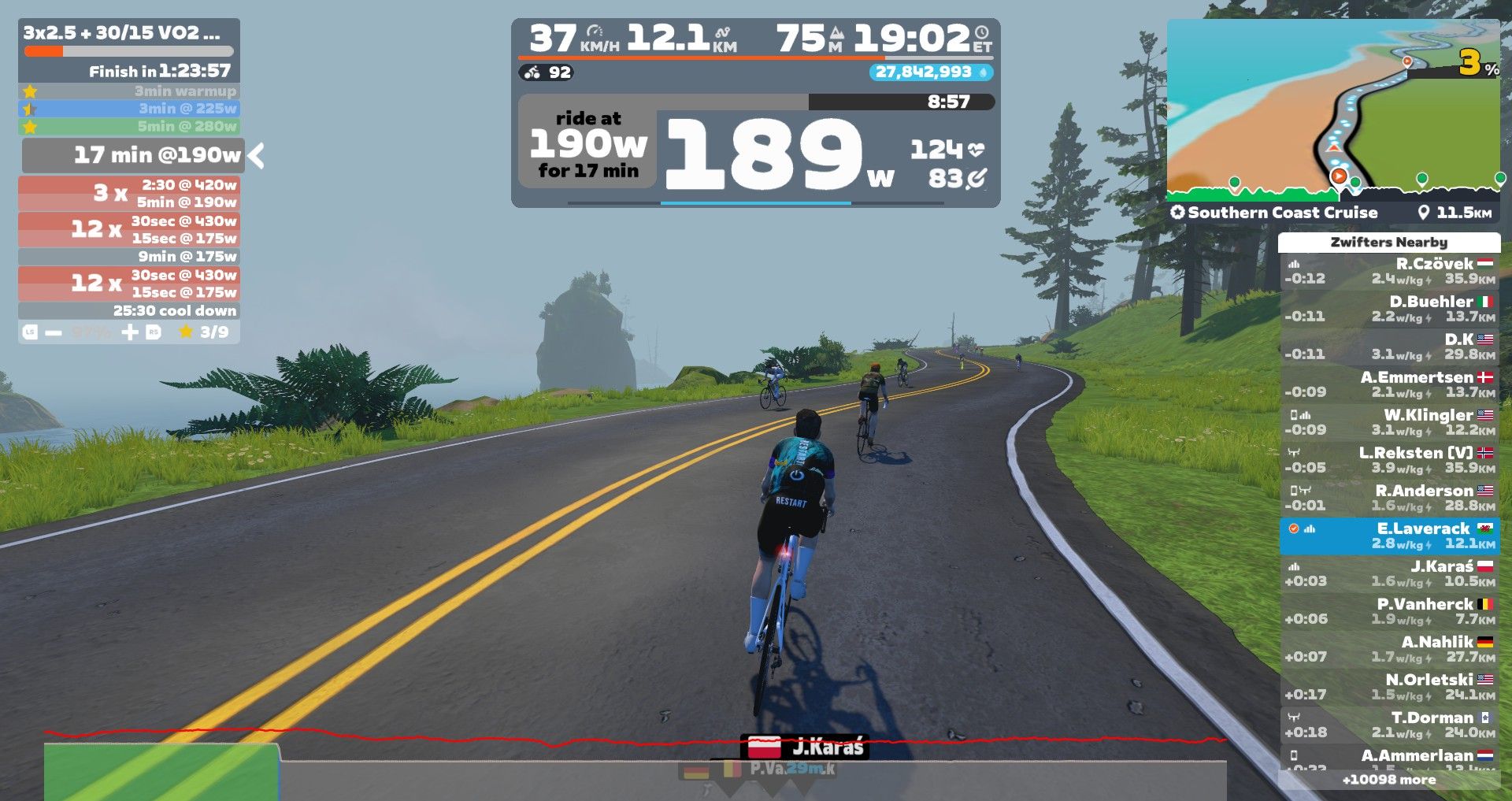Select D.Buehler in the nearby riders list
1512x801 pixels.
1389,309
